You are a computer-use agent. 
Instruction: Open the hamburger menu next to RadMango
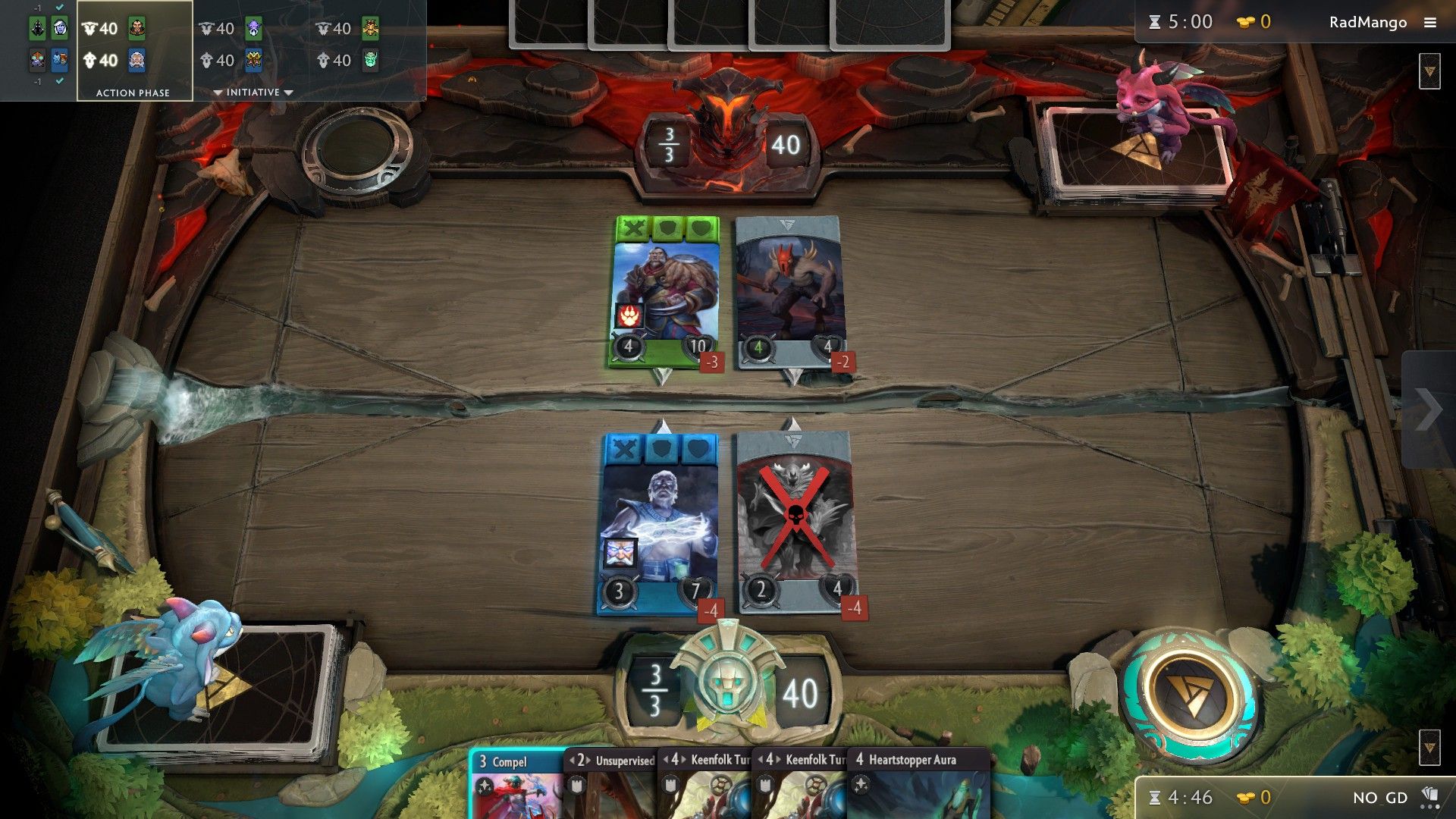(x=1432, y=22)
